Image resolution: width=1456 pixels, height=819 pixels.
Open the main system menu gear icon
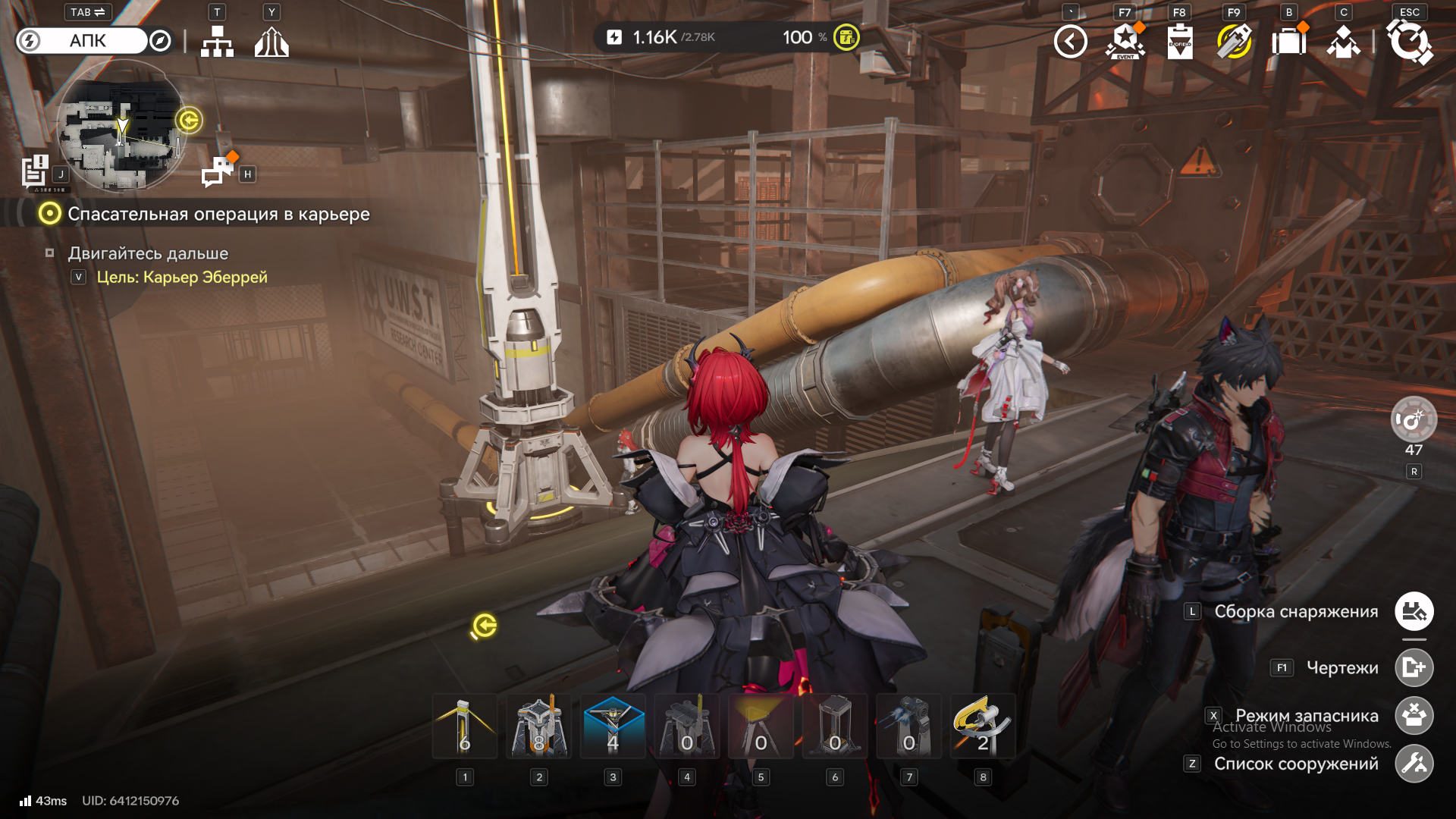coord(1409,42)
